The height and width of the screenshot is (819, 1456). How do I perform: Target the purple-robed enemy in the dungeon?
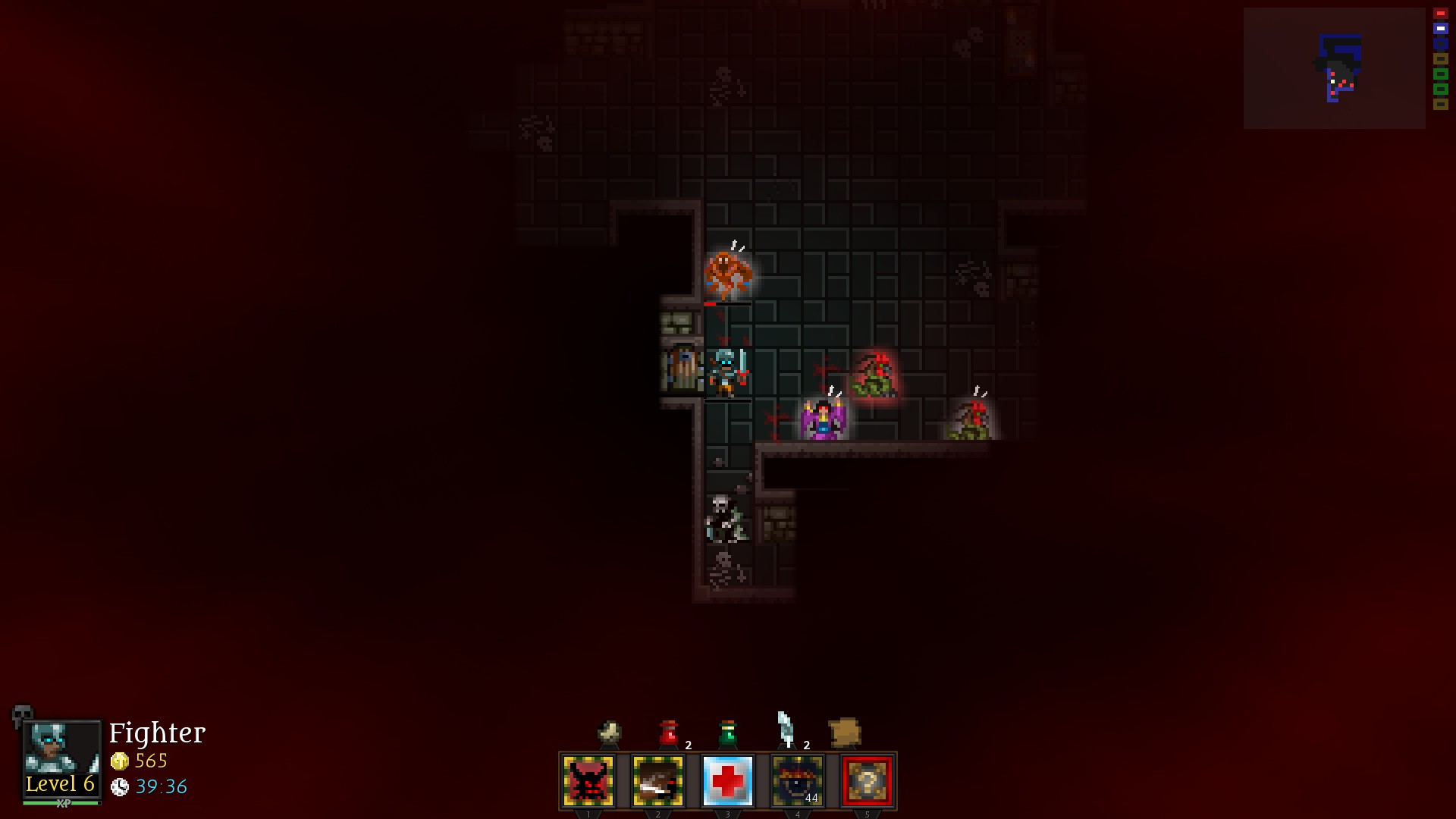823,419
